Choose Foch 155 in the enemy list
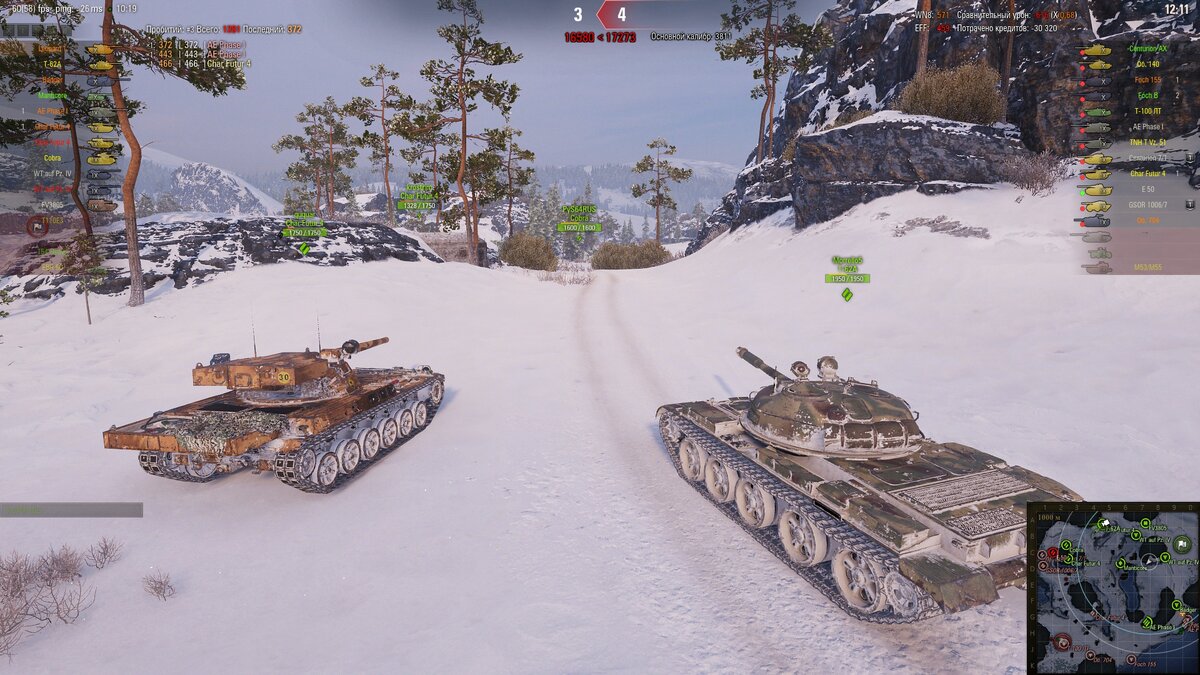Image resolution: width=1200 pixels, height=675 pixels. click(1148, 80)
